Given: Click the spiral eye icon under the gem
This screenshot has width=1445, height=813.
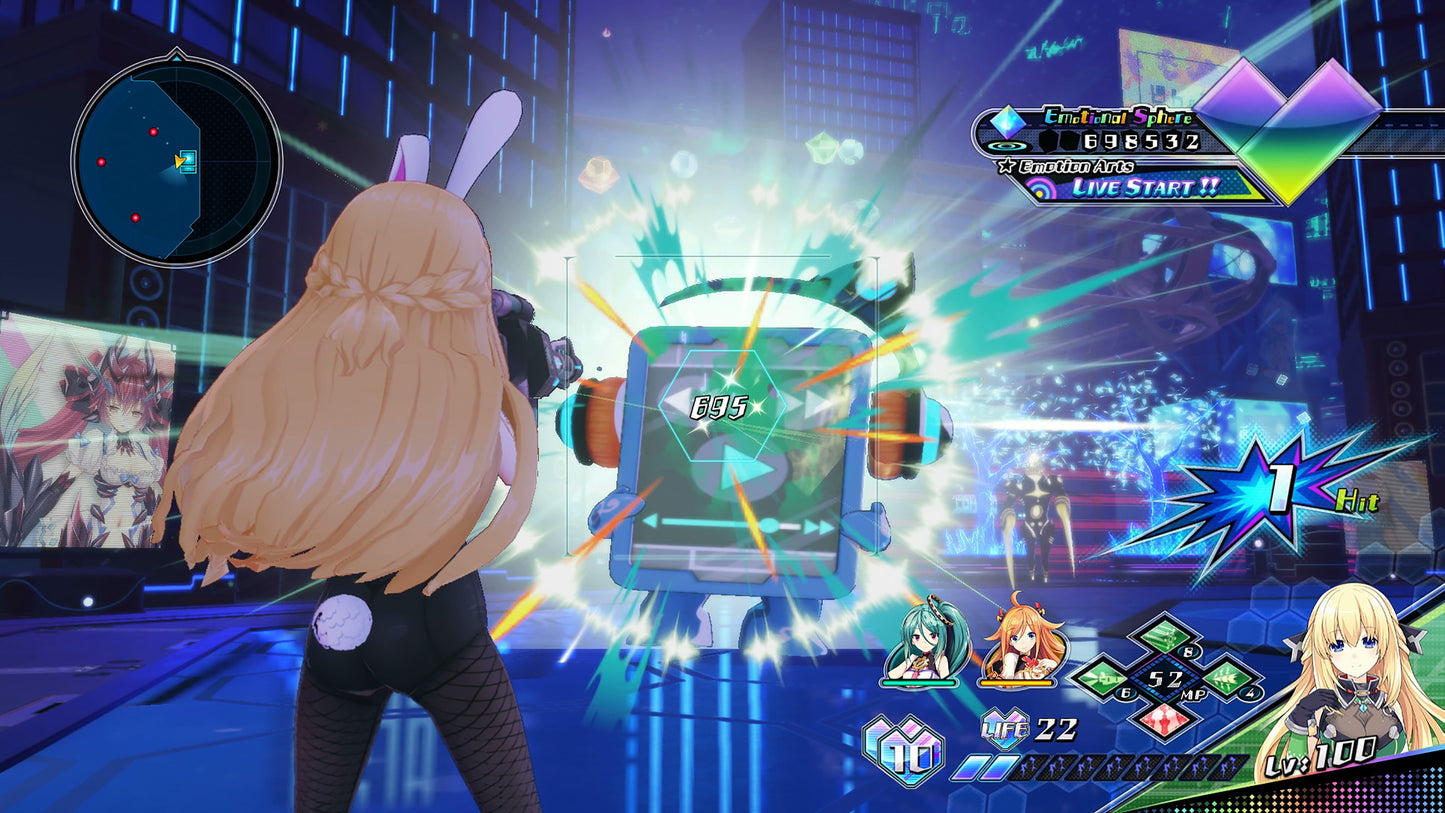Looking at the screenshot, I should click(1007, 146).
